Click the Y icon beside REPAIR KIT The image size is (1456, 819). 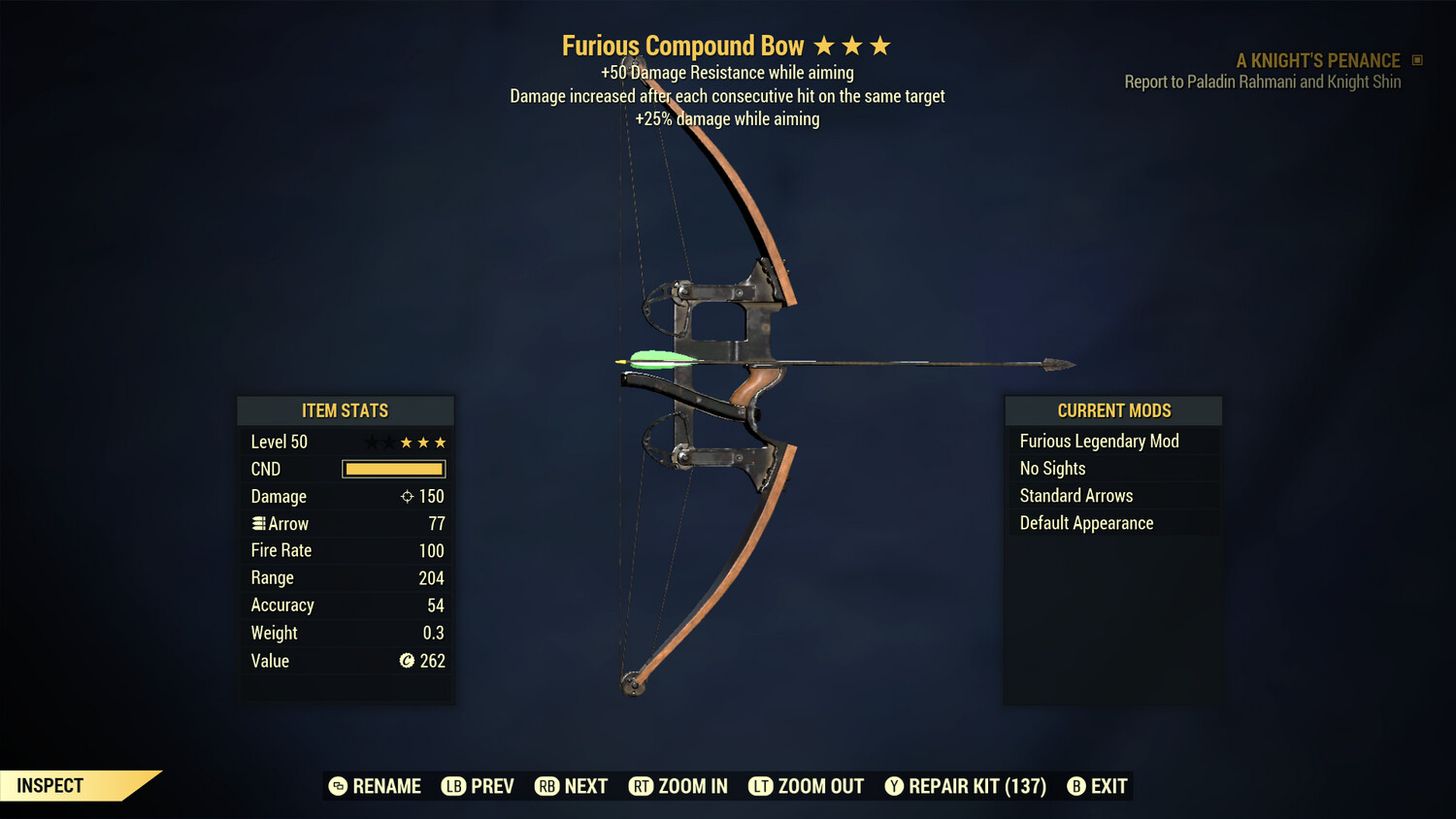(x=894, y=786)
